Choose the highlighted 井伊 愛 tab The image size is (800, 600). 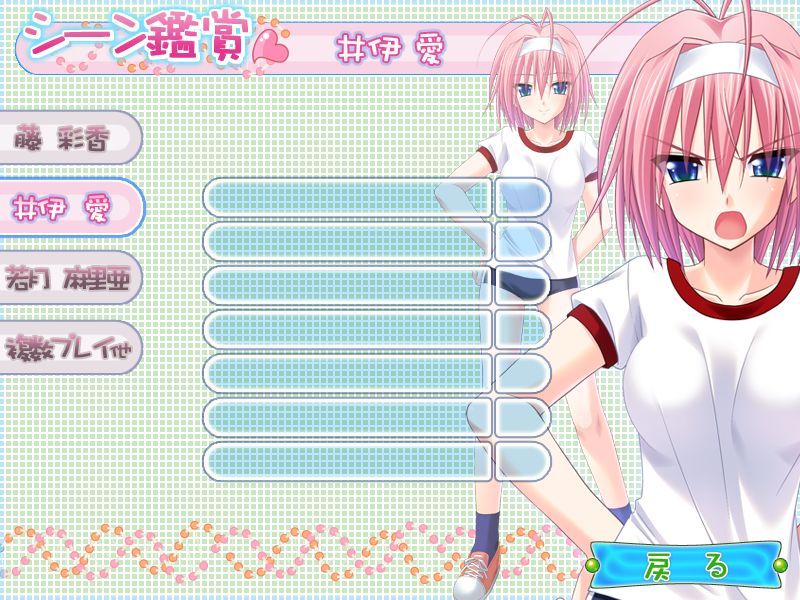pos(68,208)
